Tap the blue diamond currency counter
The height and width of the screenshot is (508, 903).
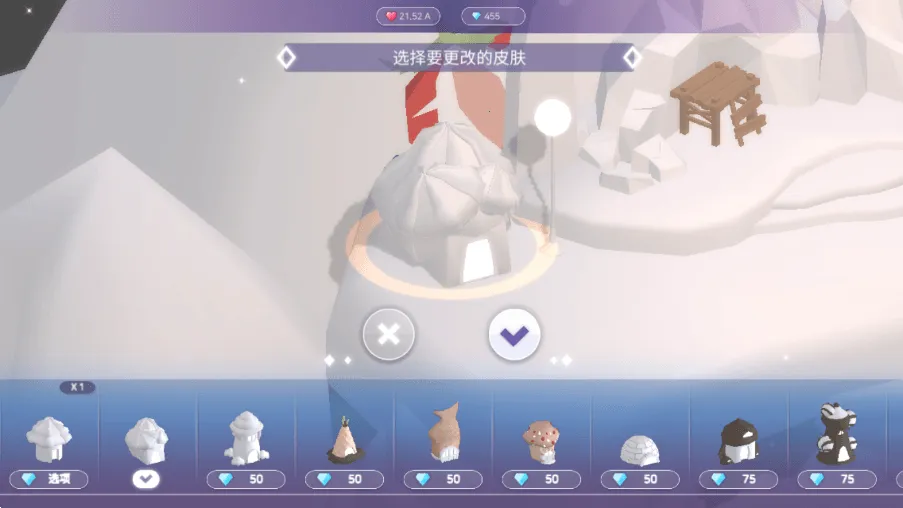[x=492, y=16]
